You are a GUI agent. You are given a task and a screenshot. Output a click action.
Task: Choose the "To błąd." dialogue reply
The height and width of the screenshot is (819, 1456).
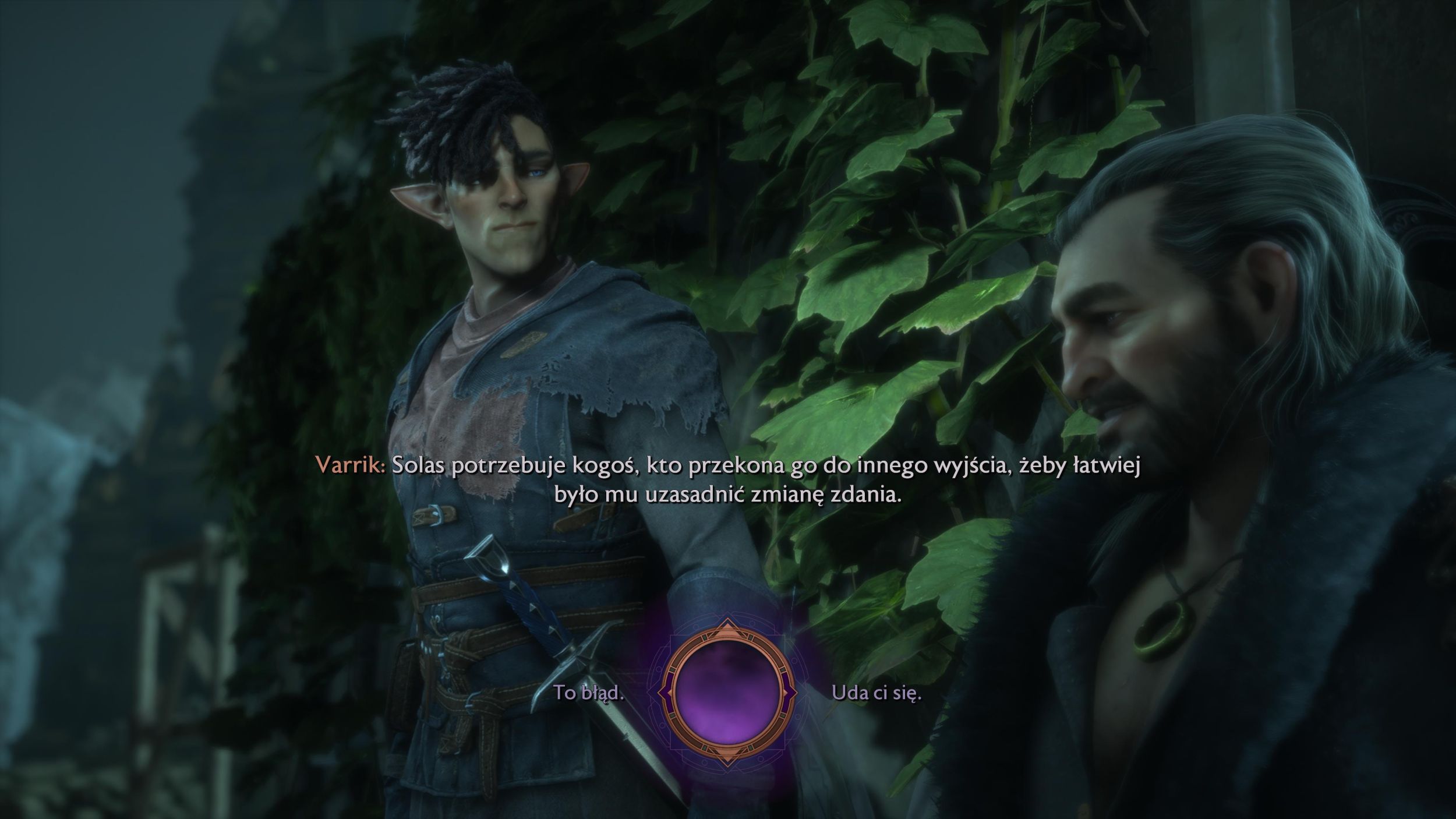pos(588,693)
